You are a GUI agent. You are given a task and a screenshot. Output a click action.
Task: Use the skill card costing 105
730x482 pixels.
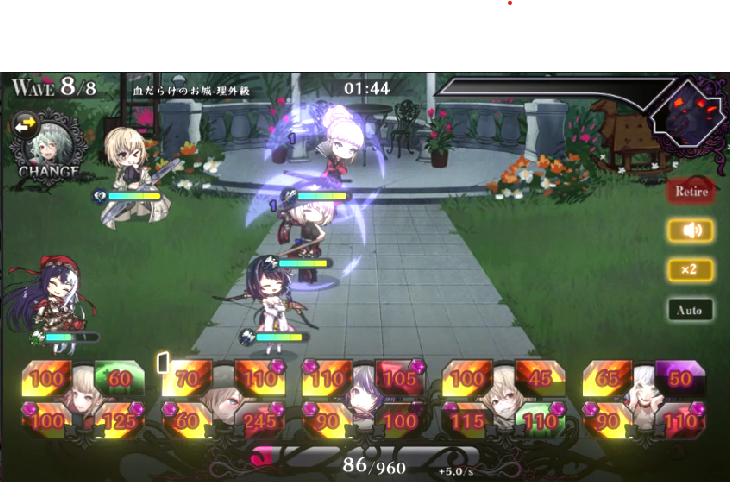pyautogui.click(x=399, y=379)
